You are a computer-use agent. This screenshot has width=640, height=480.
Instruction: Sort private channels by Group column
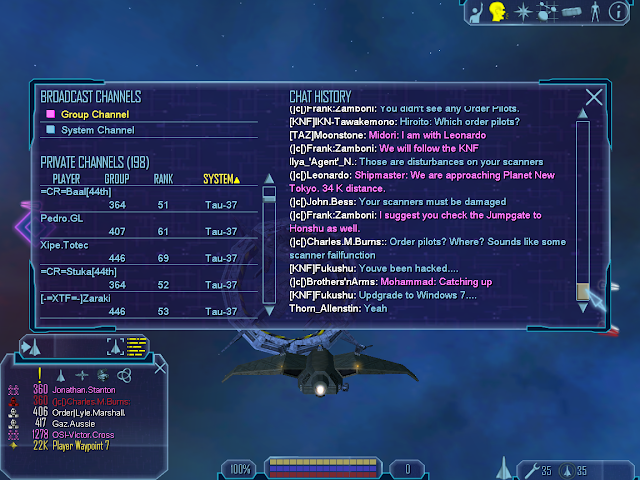117,179
